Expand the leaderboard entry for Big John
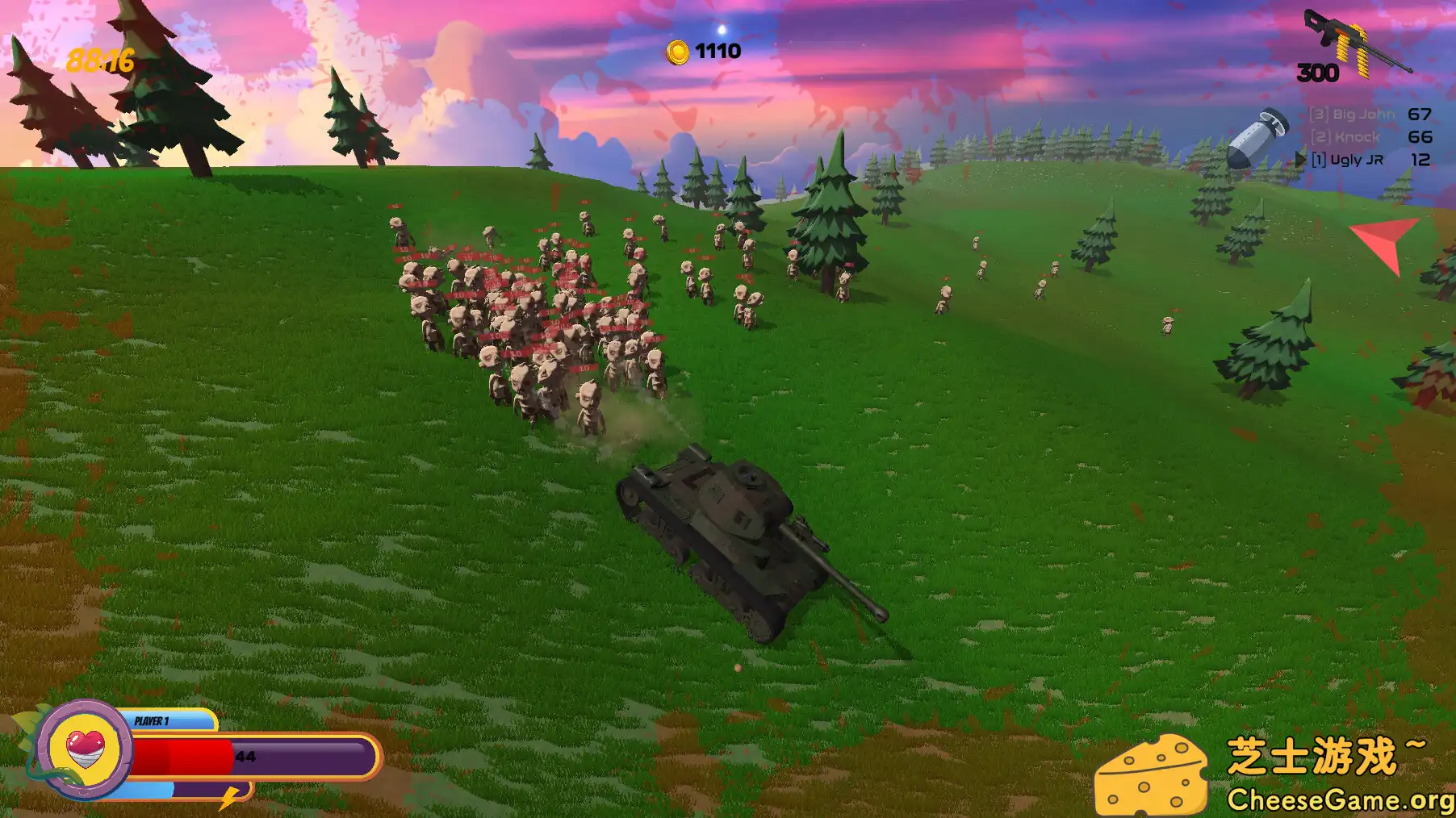The width and height of the screenshot is (1456, 818). [x=1353, y=115]
